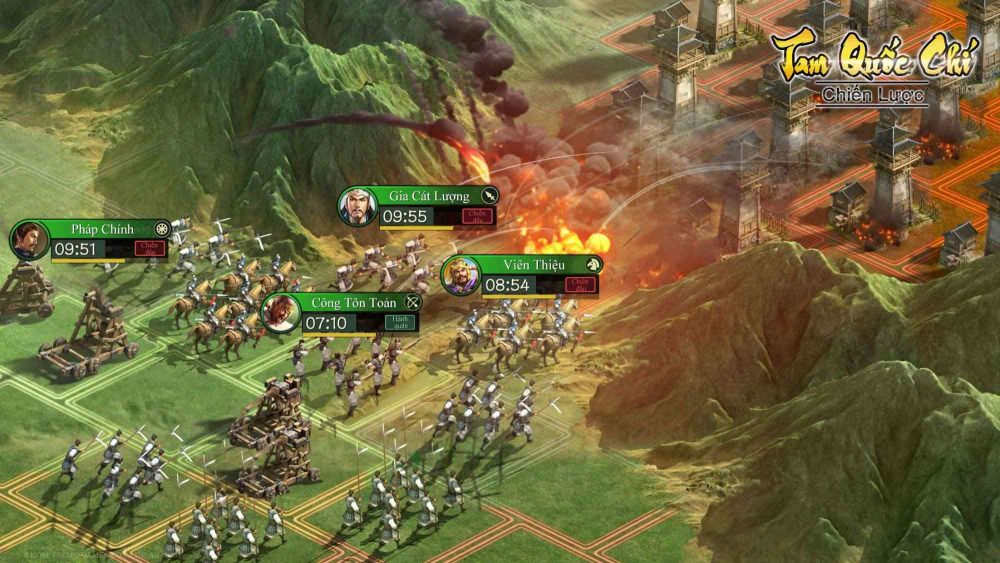Click Viên Thiệu's red Chiến đấu status tag
Viewport: 1000px width, 563px height.
[x=578, y=285]
